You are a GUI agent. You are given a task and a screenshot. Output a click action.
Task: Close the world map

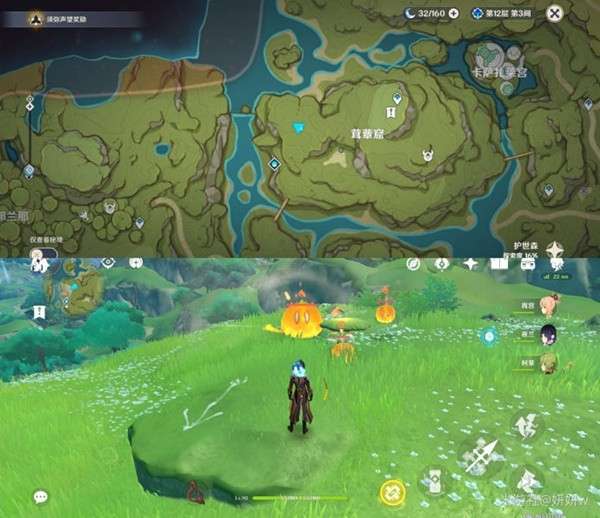click(x=555, y=13)
